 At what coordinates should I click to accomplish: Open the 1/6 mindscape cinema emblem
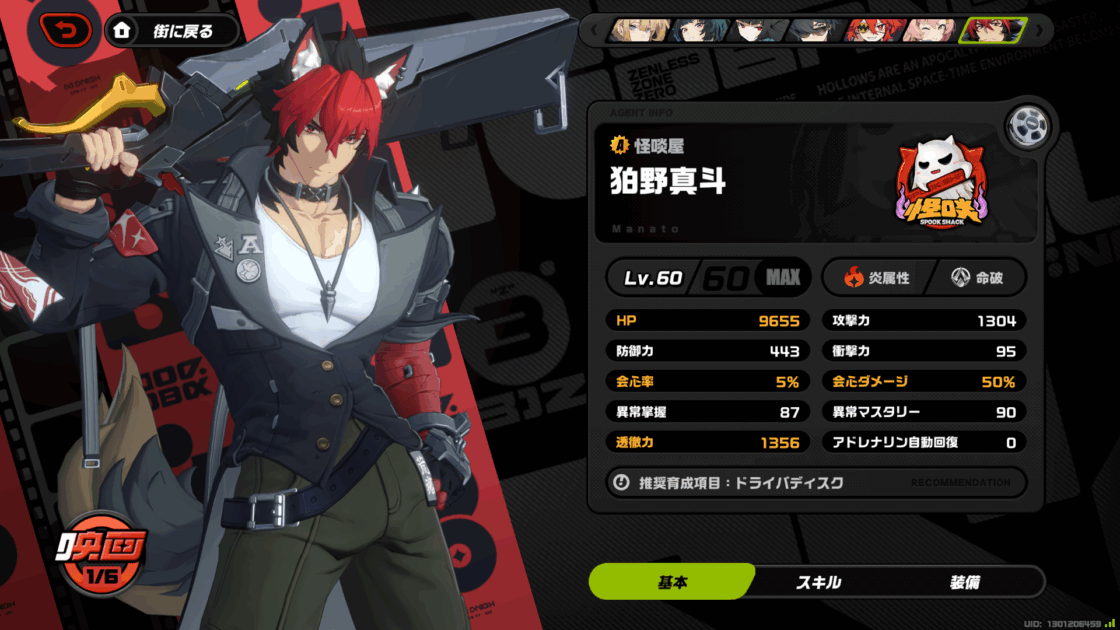tap(102, 555)
